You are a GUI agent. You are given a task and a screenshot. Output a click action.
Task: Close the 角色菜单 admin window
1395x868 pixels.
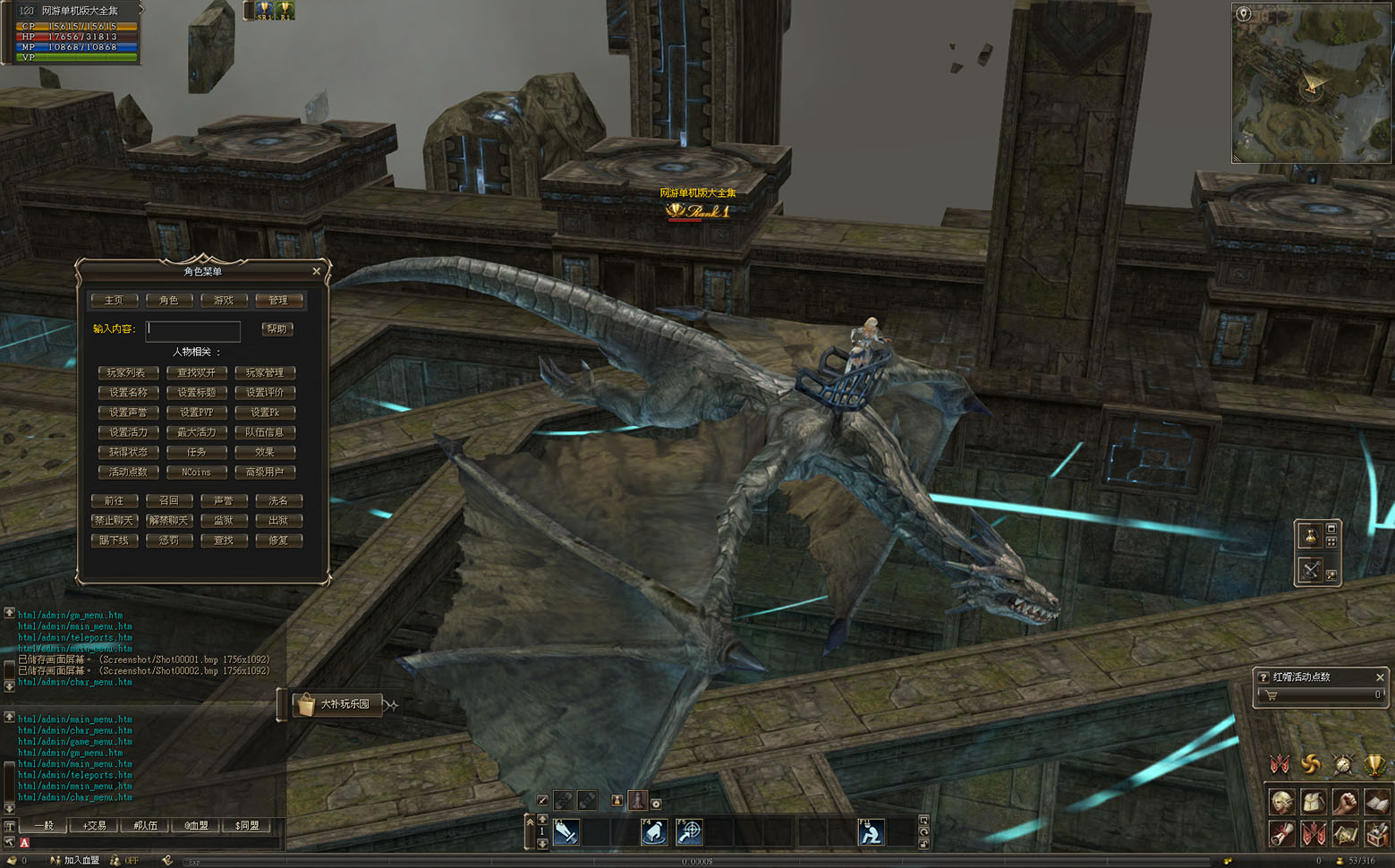coord(316,271)
